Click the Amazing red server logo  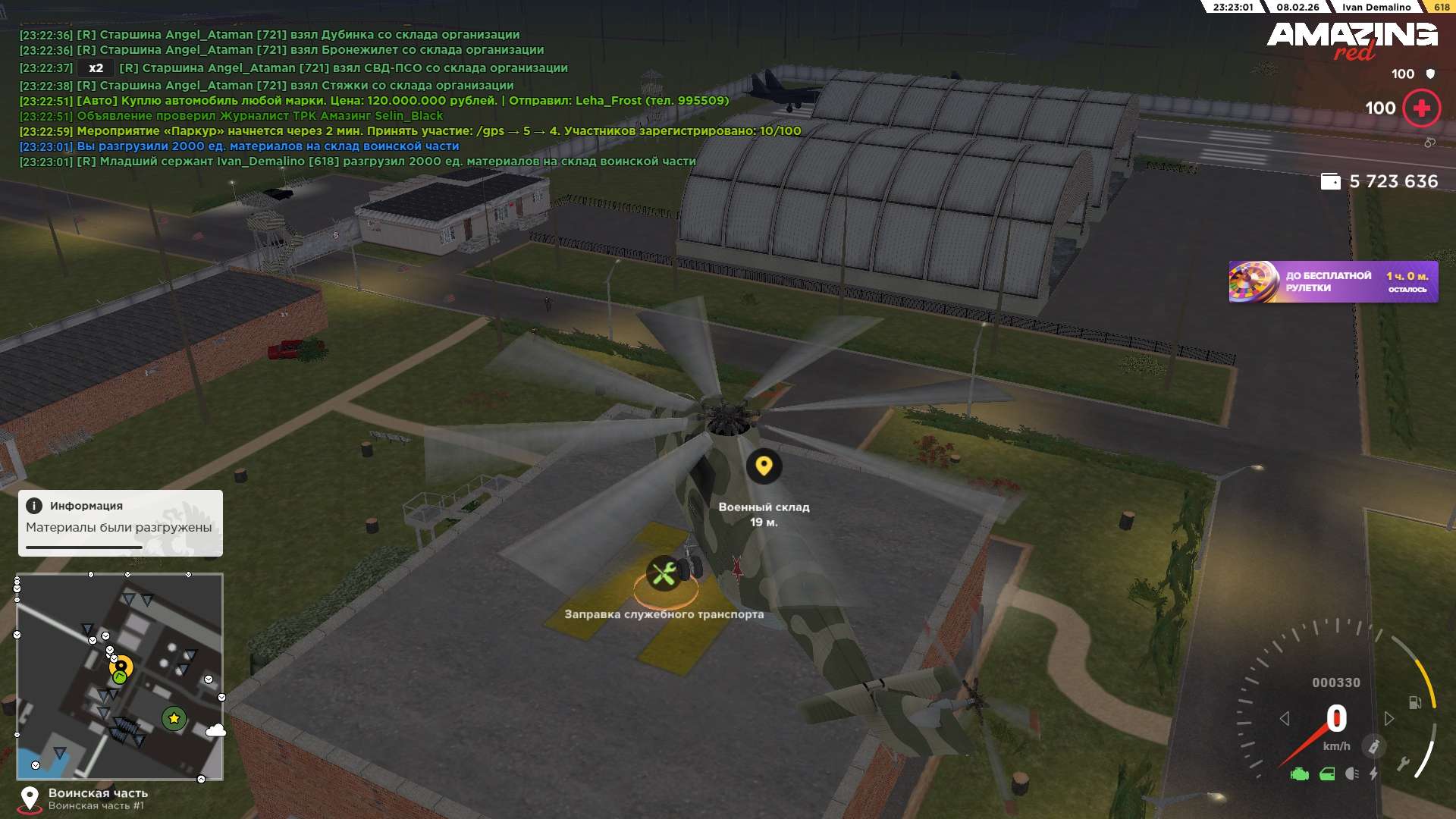point(1351,39)
